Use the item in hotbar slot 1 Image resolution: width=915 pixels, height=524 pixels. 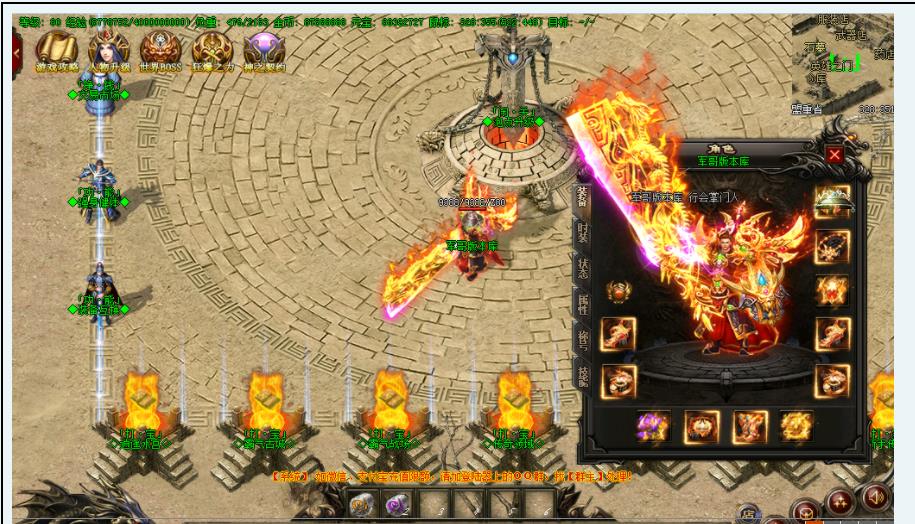pyautogui.click(x=363, y=506)
